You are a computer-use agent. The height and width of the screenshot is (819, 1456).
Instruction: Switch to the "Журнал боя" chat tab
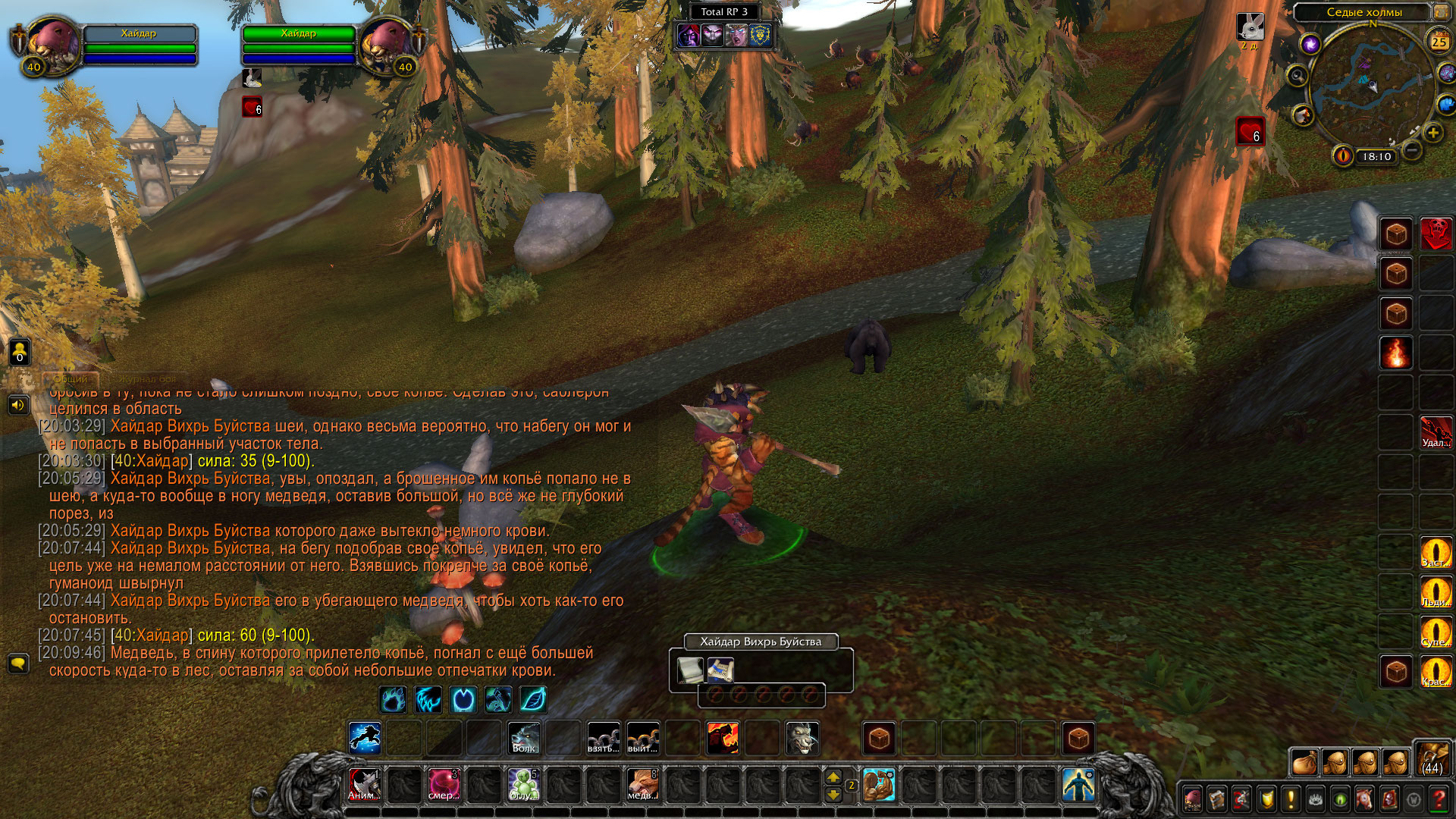coord(148,378)
